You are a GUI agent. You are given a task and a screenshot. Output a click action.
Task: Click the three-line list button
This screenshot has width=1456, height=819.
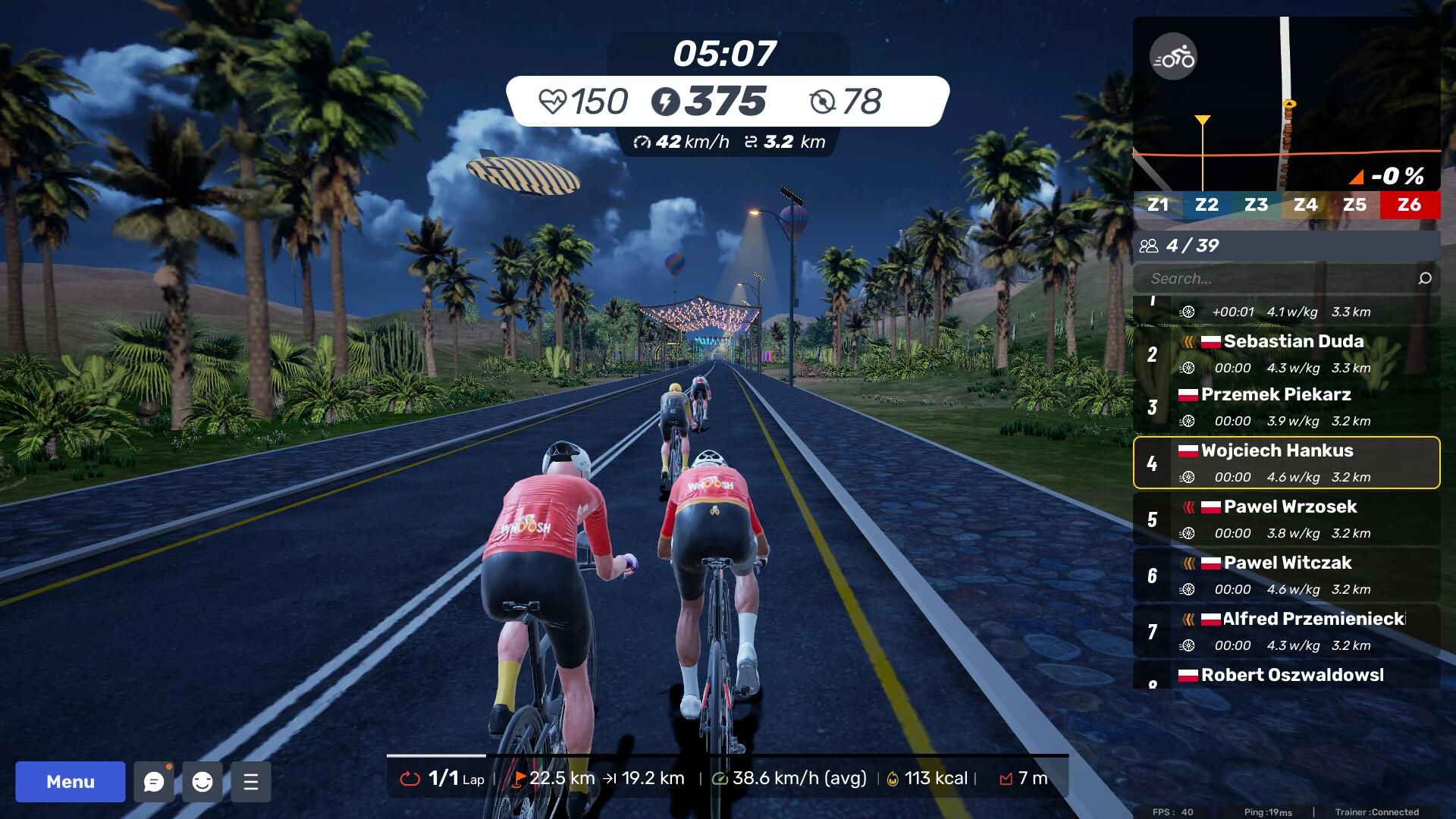pos(251,781)
